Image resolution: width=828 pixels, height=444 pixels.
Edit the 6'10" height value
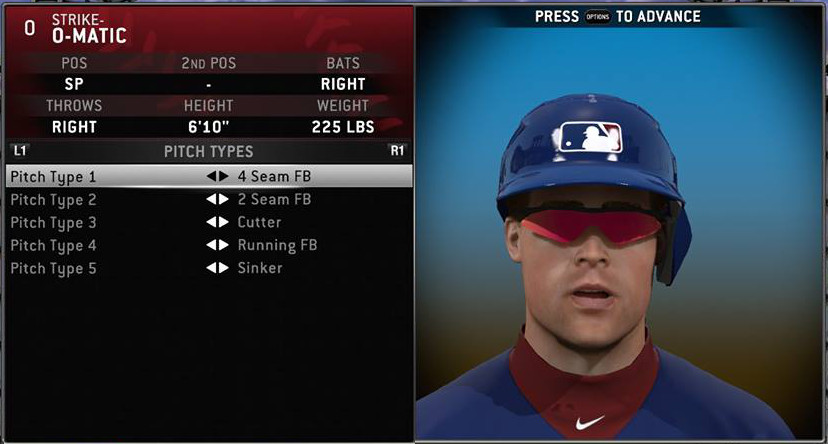(x=208, y=127)
